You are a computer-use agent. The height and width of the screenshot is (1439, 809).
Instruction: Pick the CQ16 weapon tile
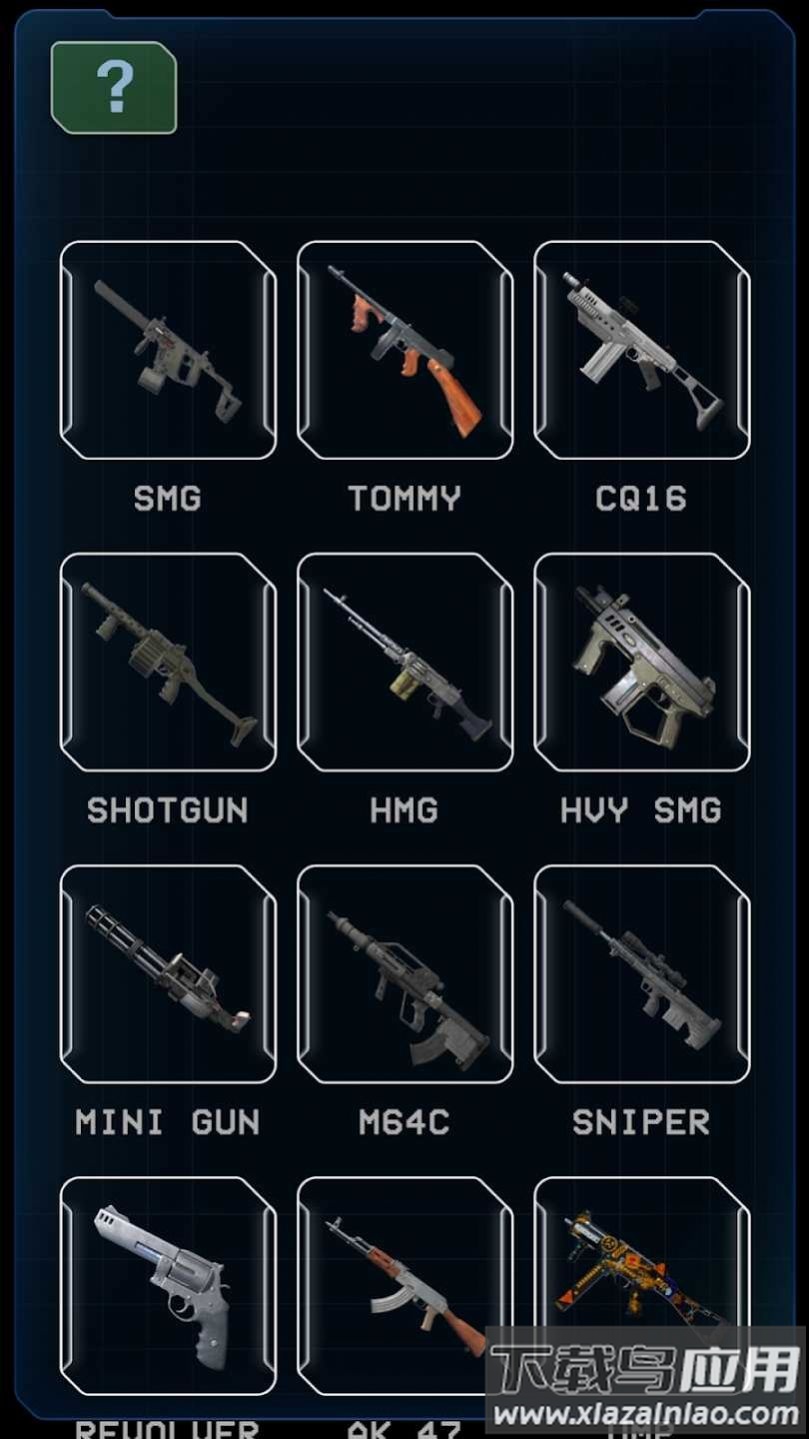642,350
